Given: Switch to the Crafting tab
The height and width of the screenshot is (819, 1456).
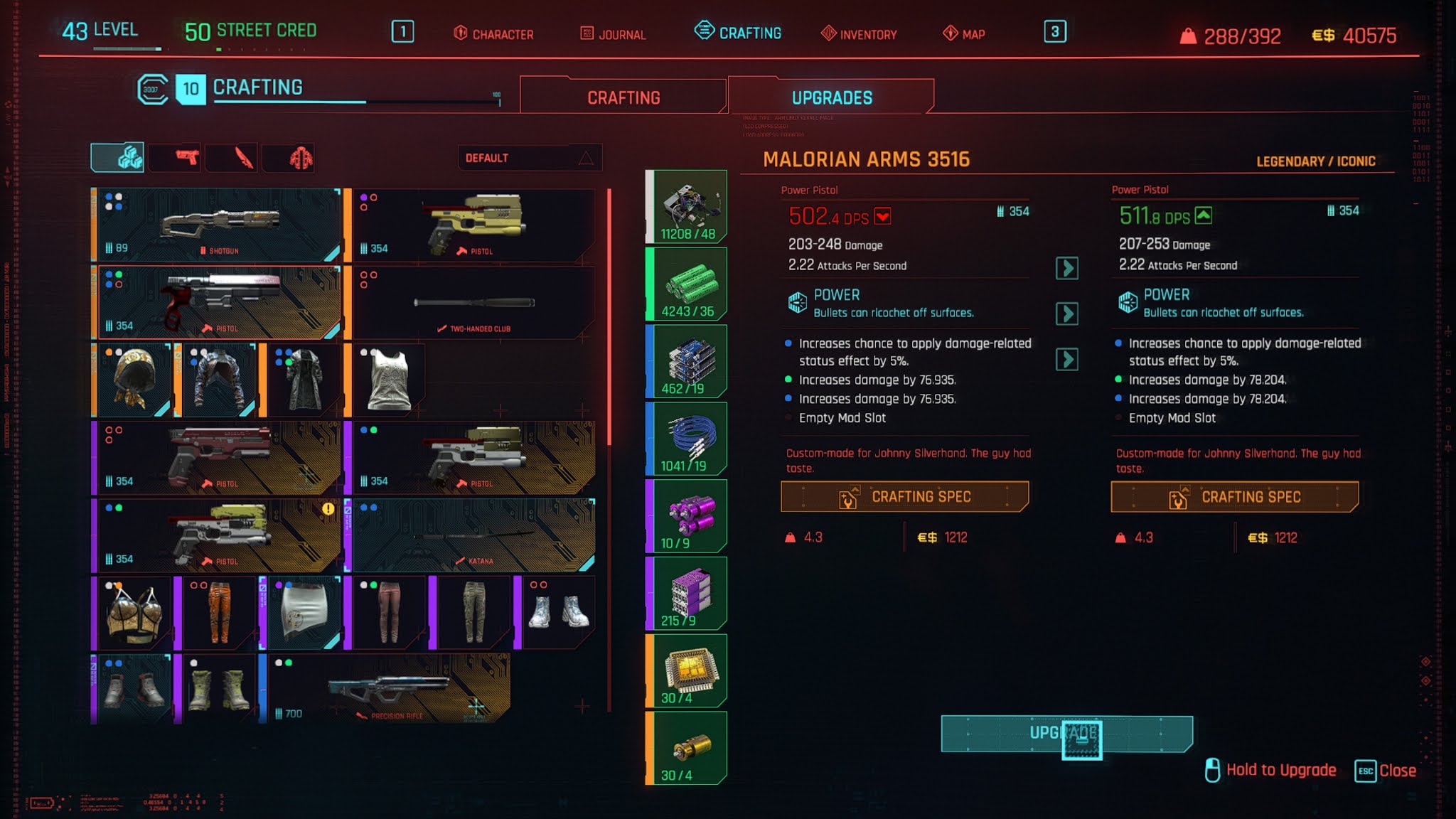Looking at the screenshot, I should point(623,97).
